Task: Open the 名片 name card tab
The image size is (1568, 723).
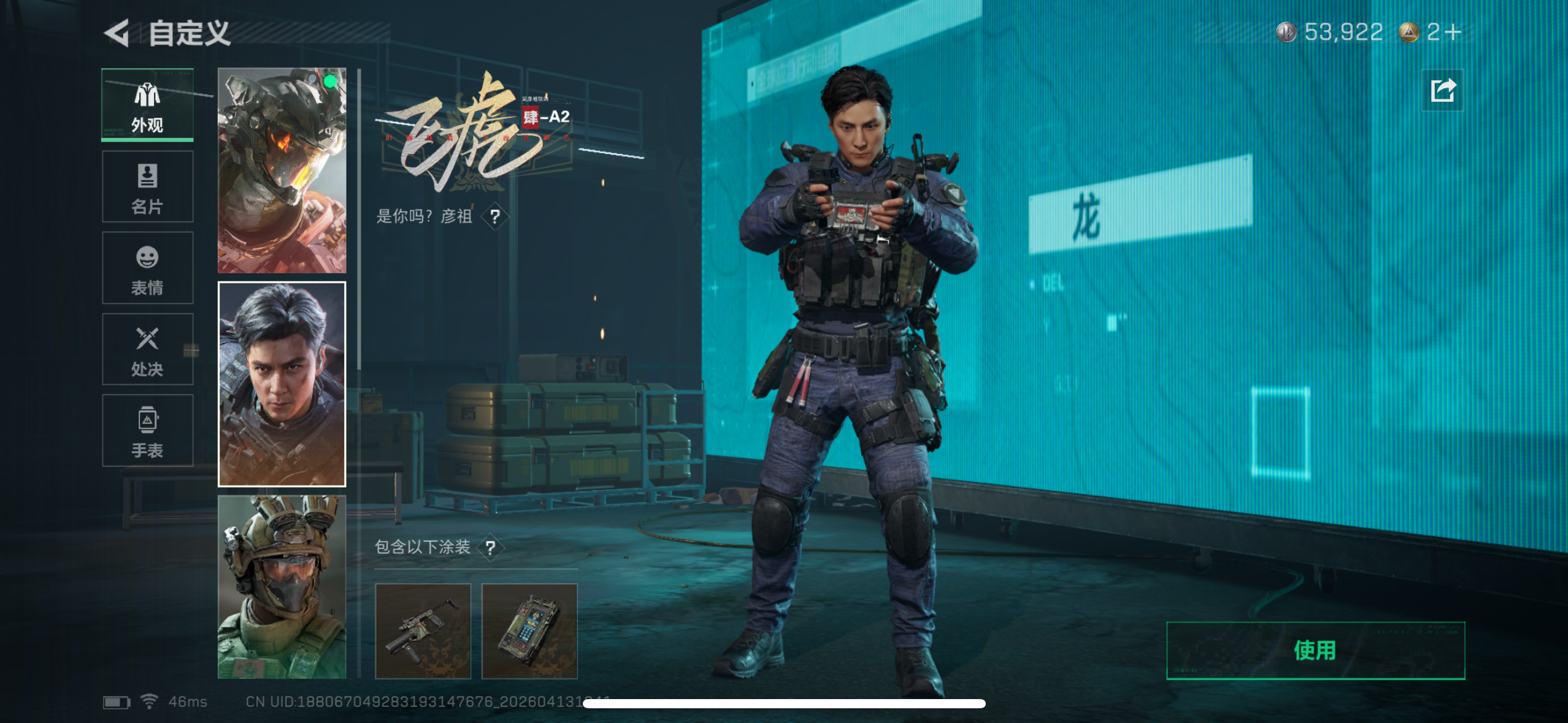Action: (x=147, y=186)
